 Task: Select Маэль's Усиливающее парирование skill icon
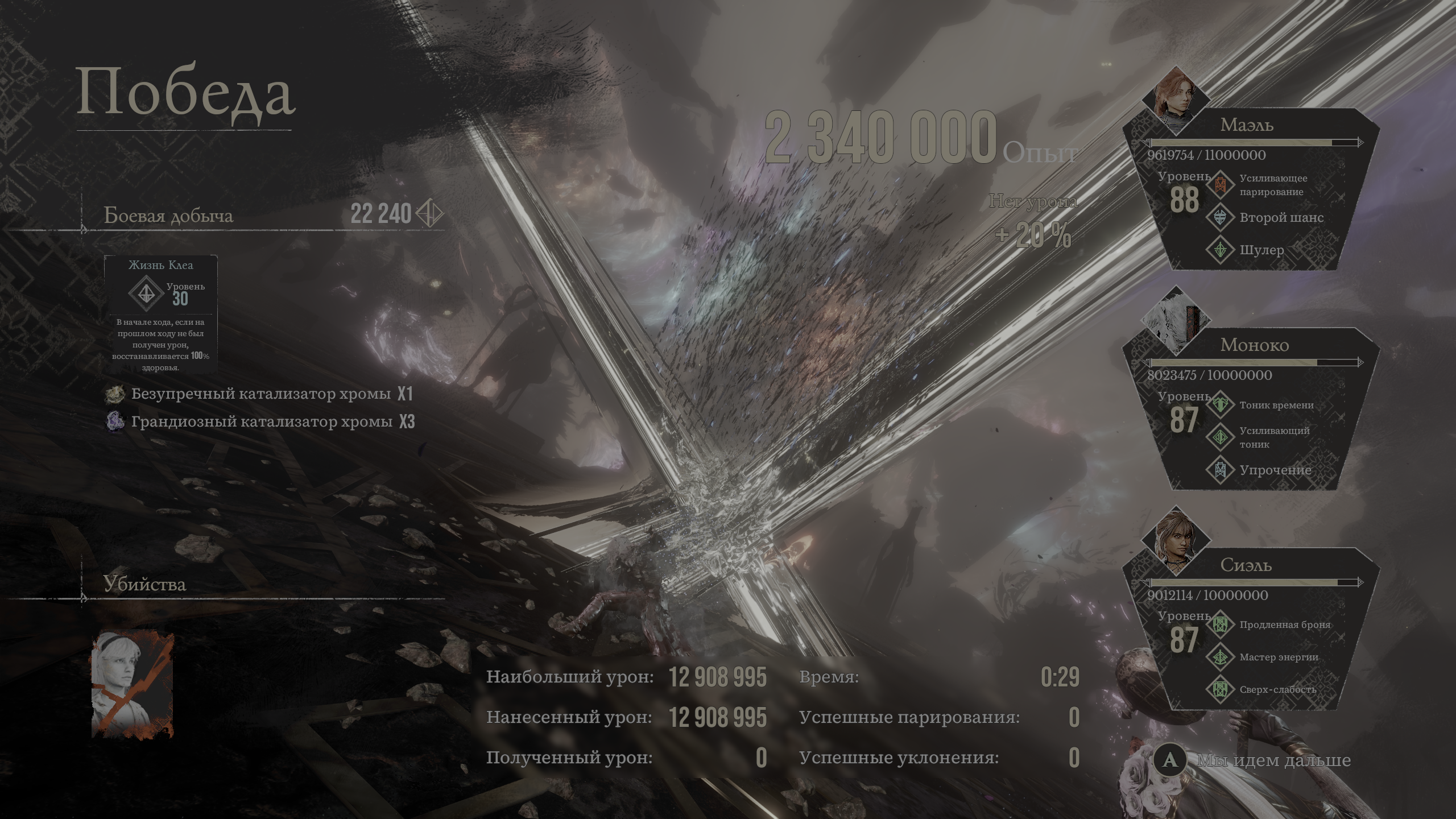point(1220,185)
